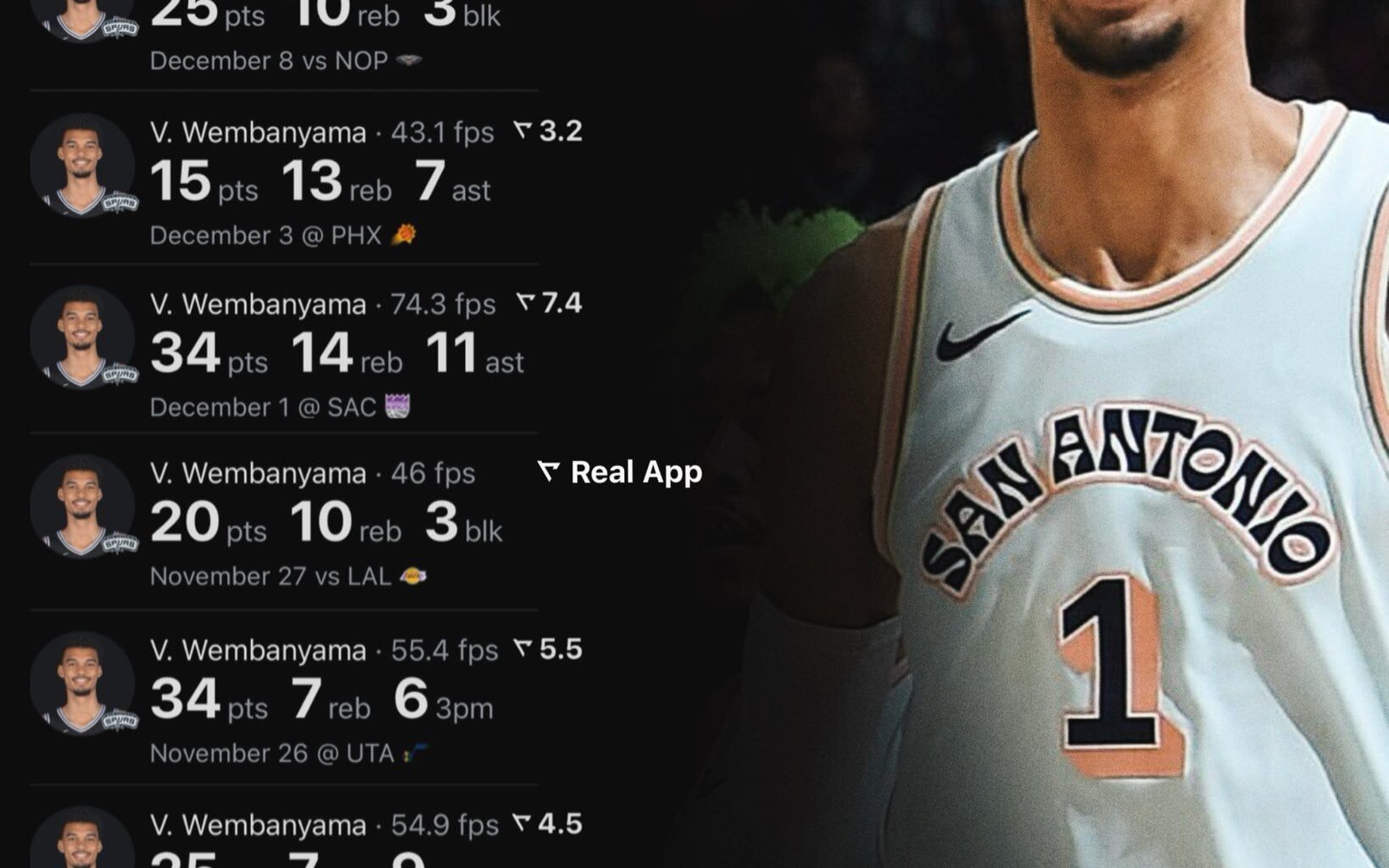
Task: Click the Real App logo icon
Action: point(549,473)
